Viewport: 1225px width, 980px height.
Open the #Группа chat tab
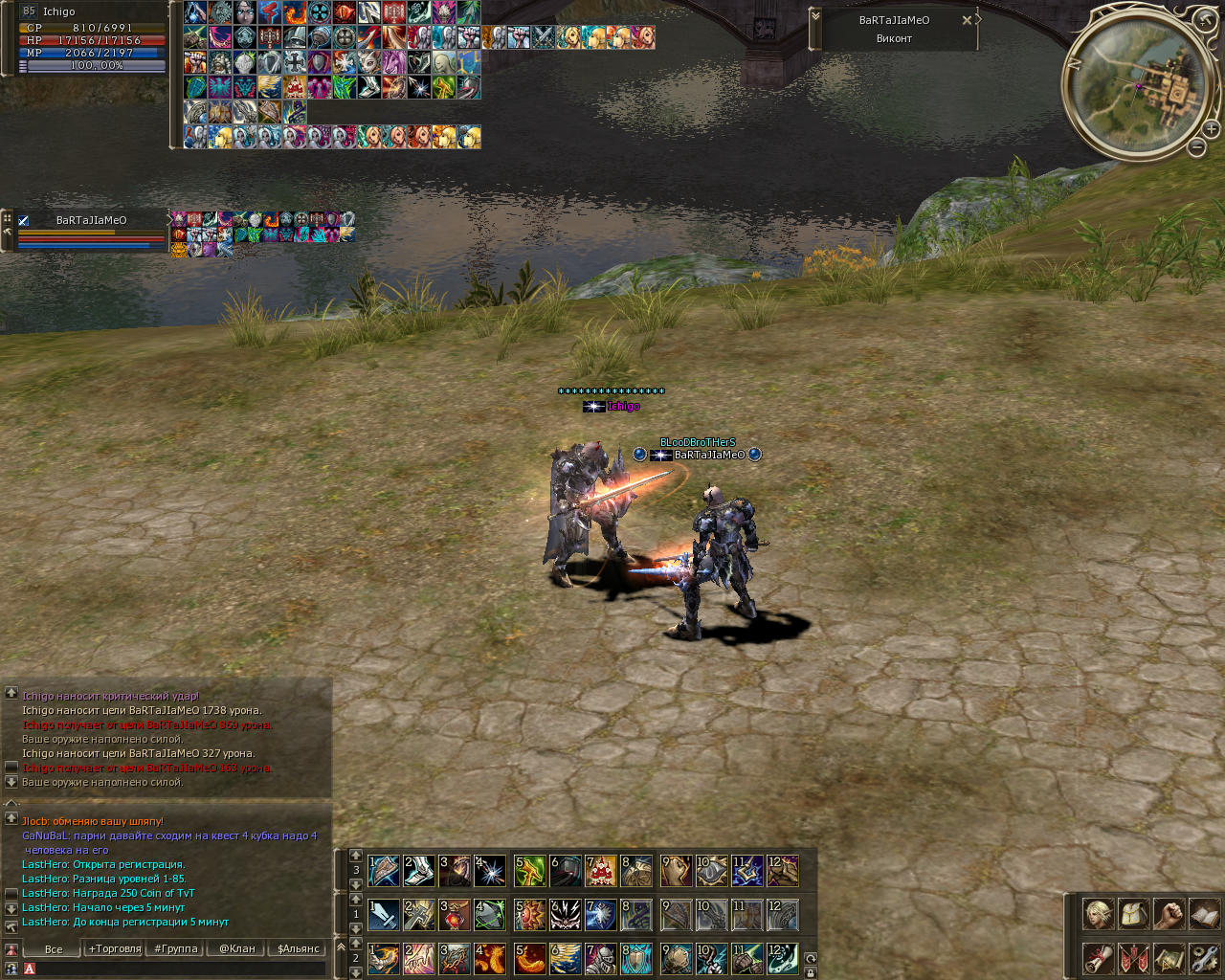(176, 948)
